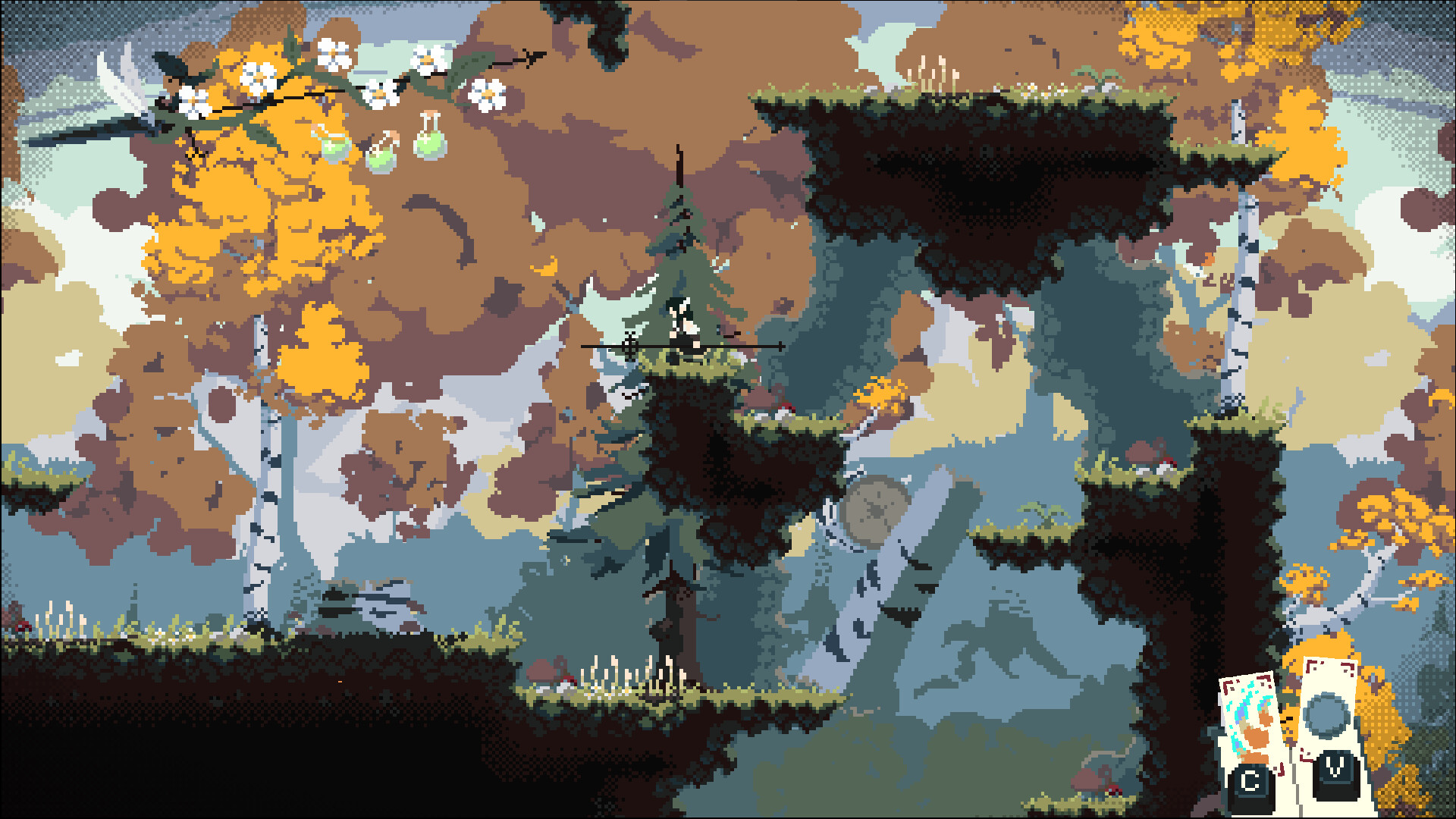Expand the wooden log disc near the birch trunk
The height and width of the screenshot is (819, 1456).
coord(872,508)
